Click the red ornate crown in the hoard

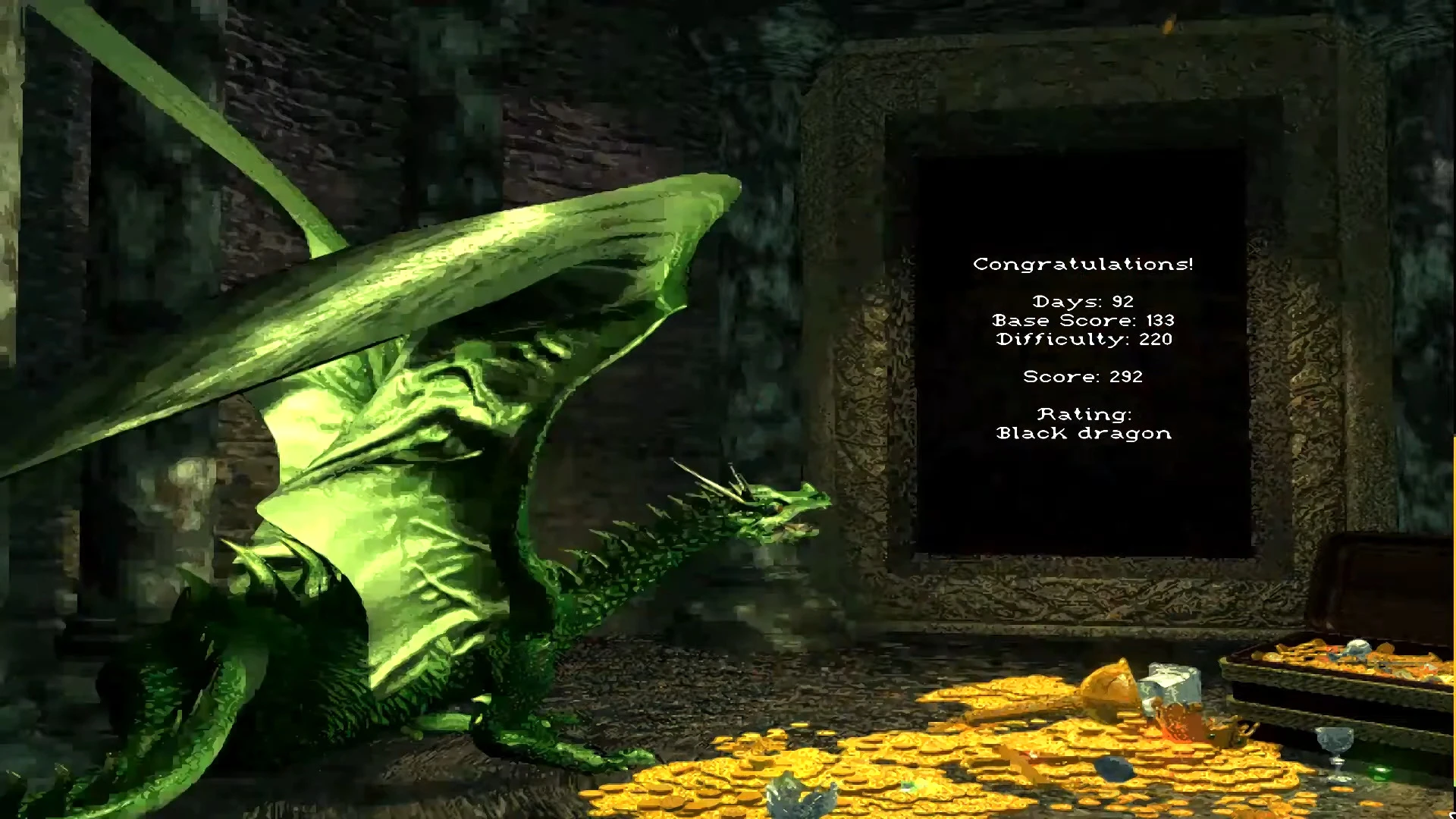click(1177, 720)
